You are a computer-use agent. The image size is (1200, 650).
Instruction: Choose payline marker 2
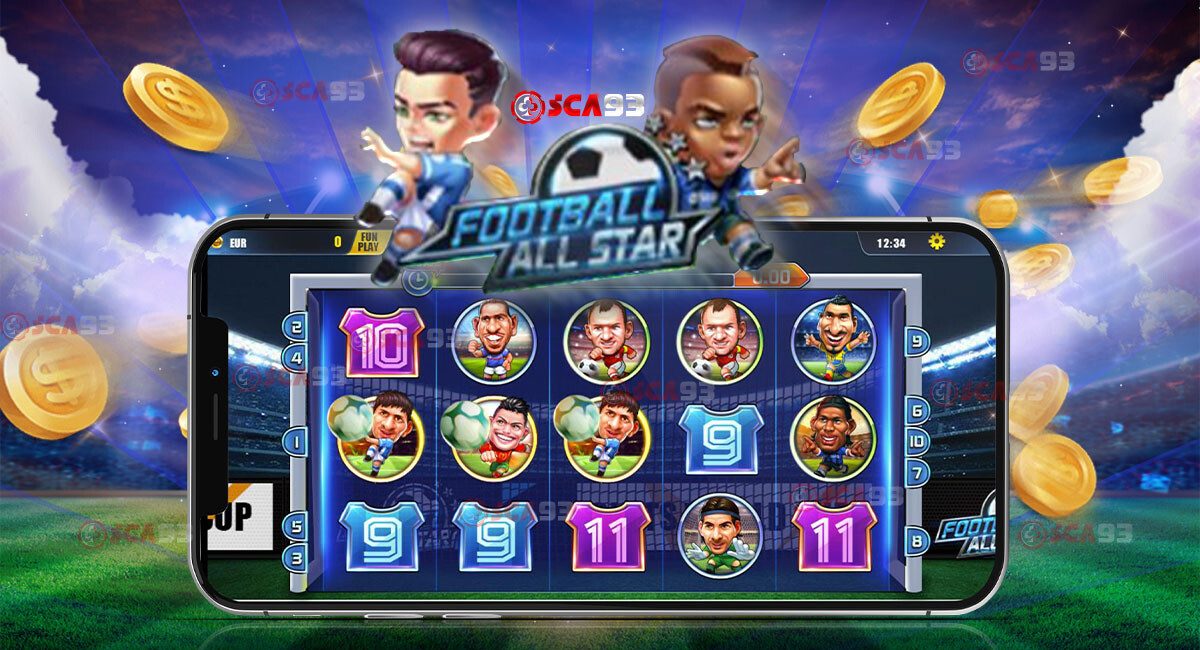(296, 326)
